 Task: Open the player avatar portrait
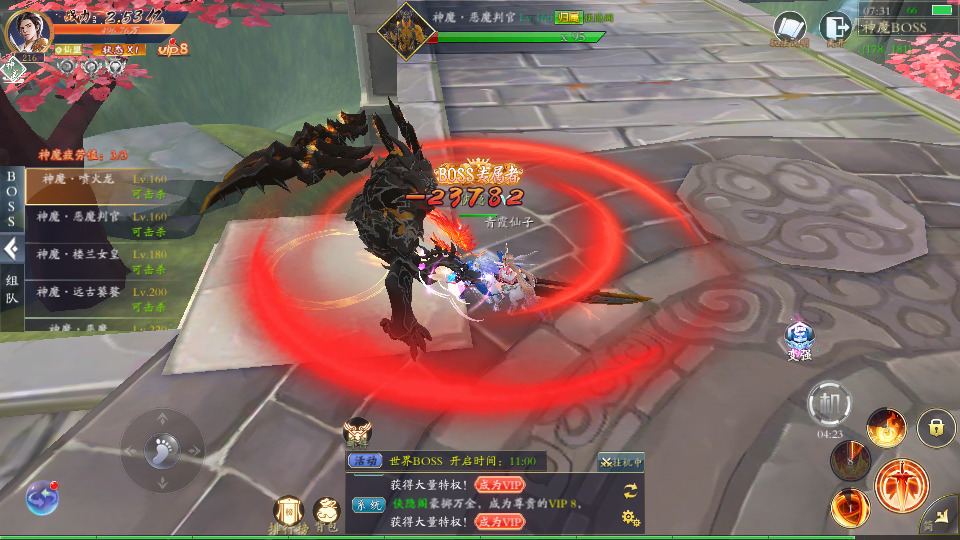[x=30, y=31]
